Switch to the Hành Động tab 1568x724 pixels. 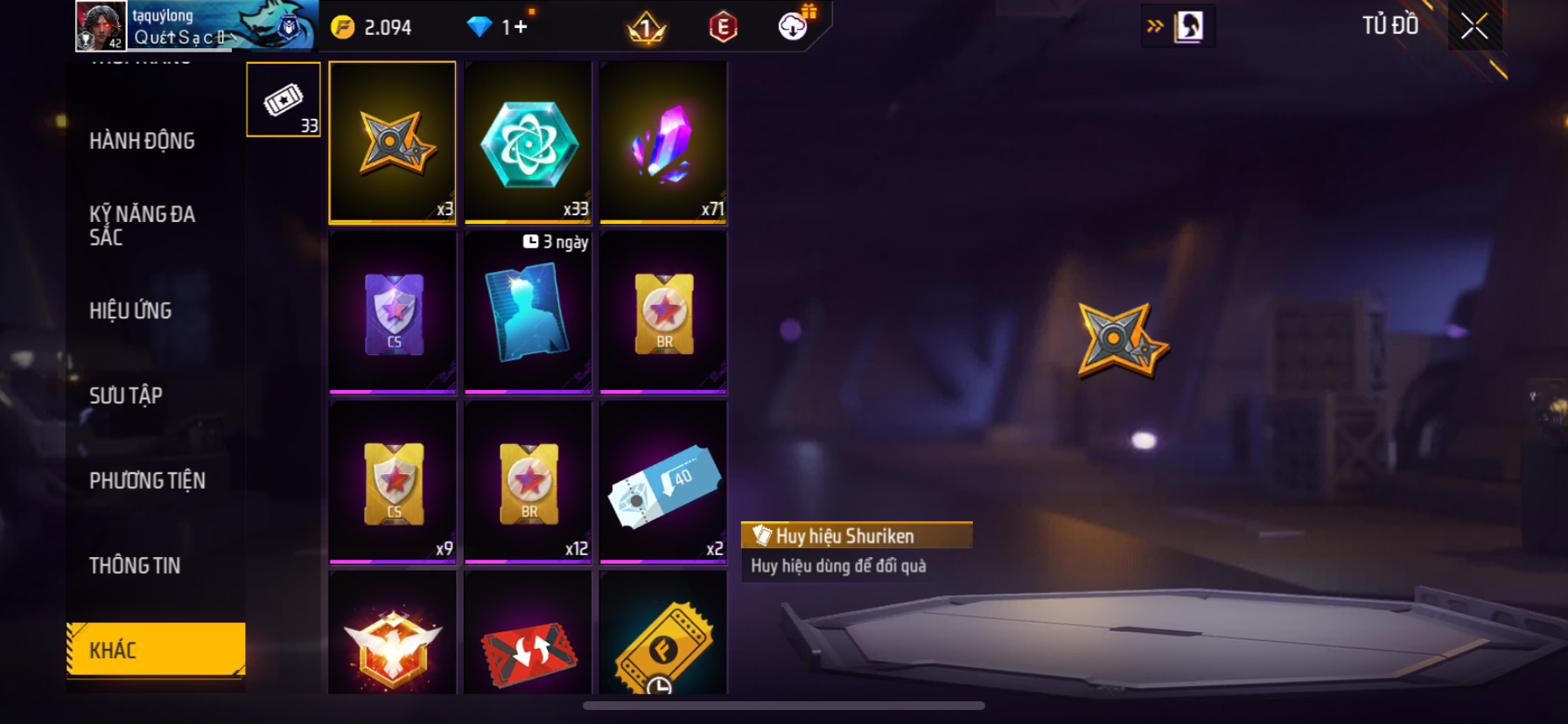[x=142, y=141]
